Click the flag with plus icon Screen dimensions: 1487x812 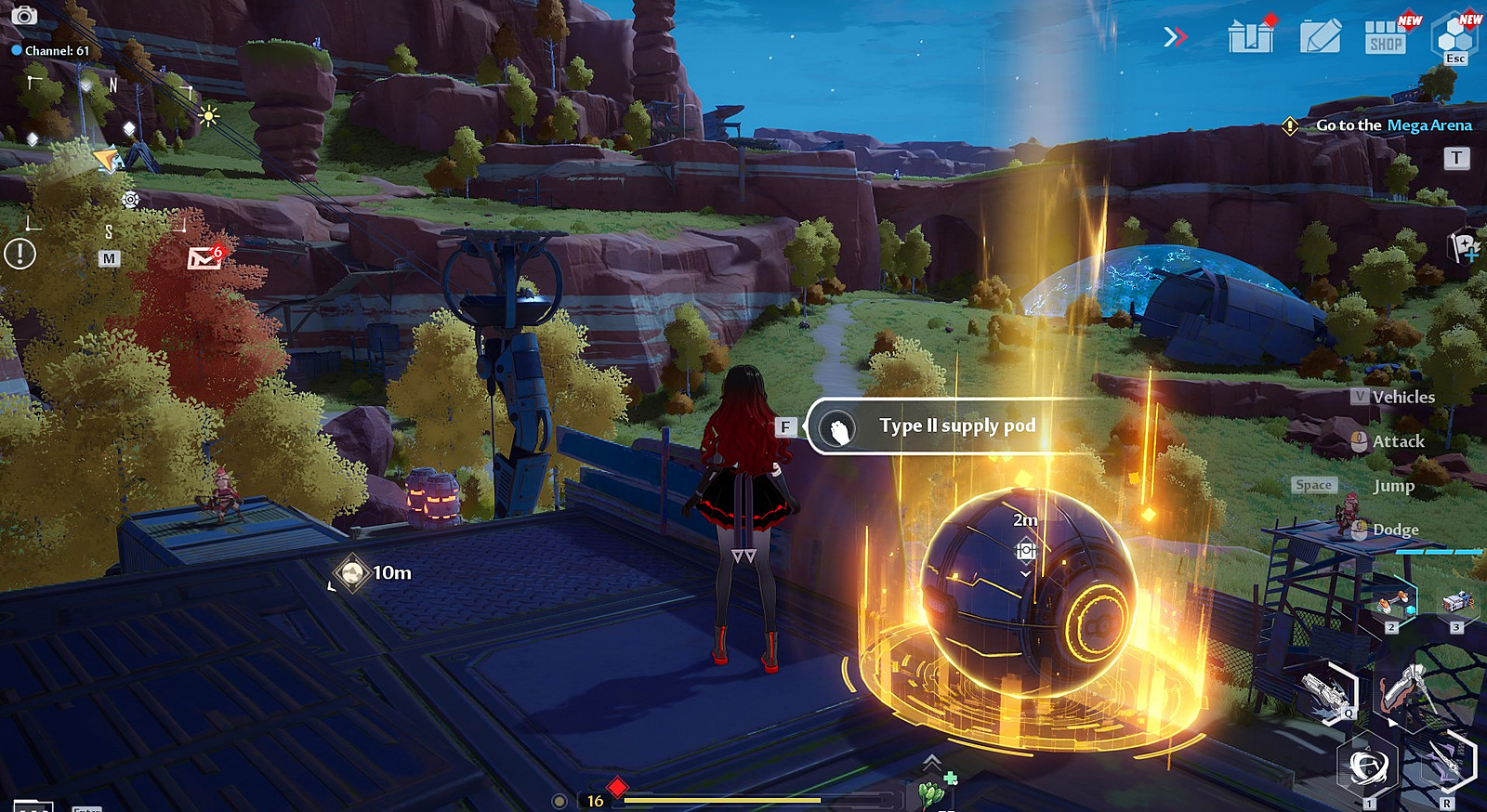point(1466,247)
